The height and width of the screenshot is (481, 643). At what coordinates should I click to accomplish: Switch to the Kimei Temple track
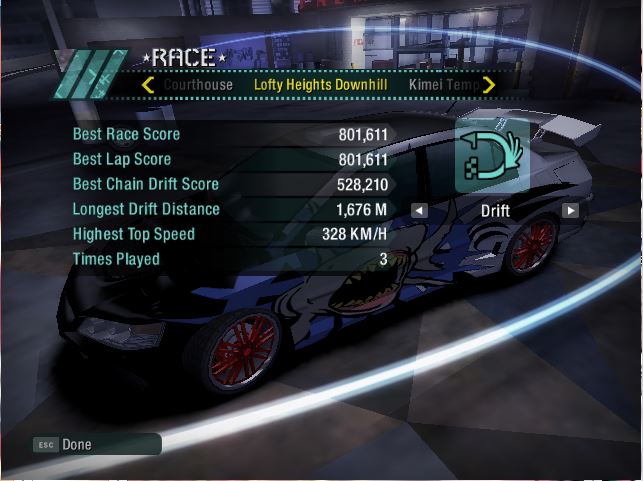[x=443, y=85]
